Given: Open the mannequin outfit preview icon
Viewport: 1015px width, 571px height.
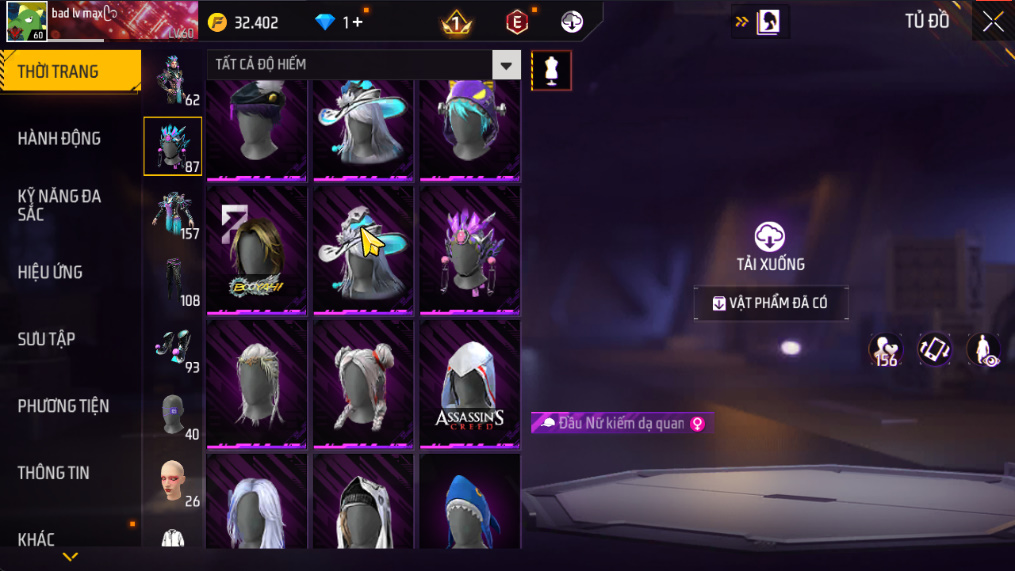Looking at the screenshot, I should pos(551,70).
